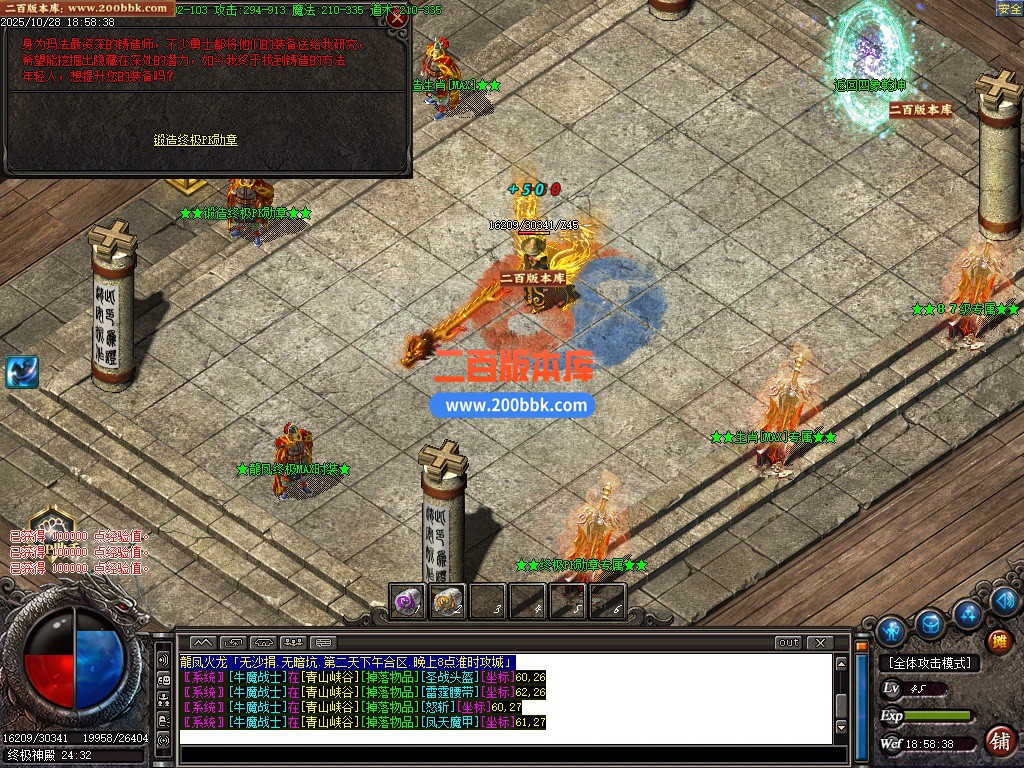The width and height of the screenshot is (1024, 768).
Task: Open the blue character figure round button
Action: click(x=890, y=631)
